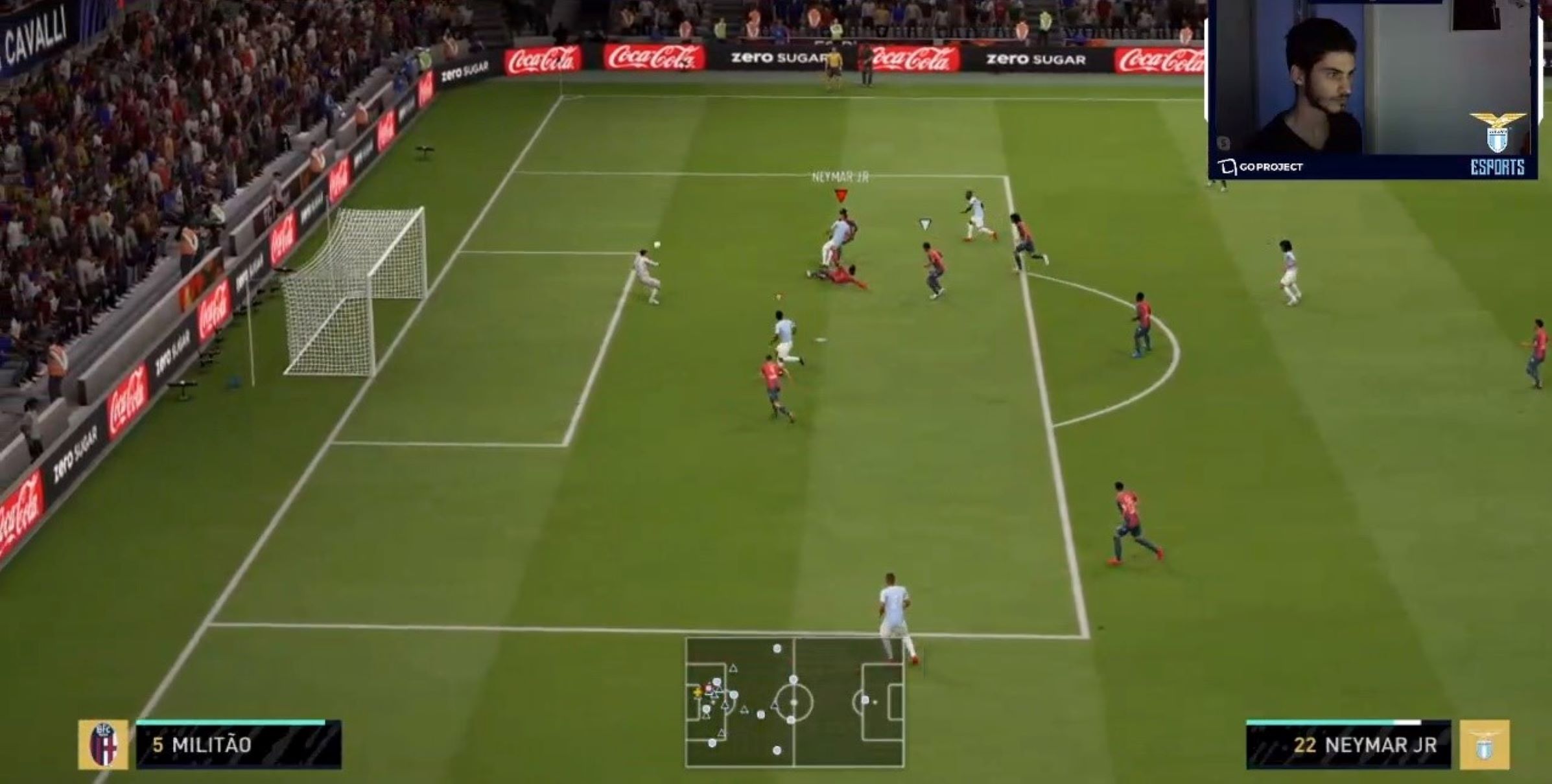Select the Neymar Jr player name panel
The width and height of the screenshot is (1552, 784).
(1348, 745)
